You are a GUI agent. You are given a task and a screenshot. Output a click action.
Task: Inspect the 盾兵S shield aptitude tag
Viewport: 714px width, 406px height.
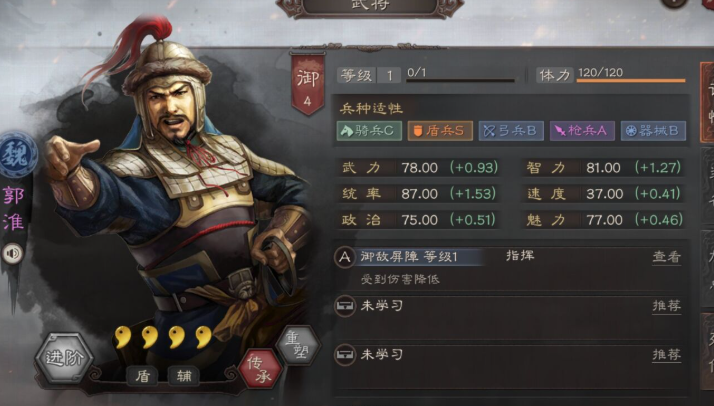coord(438,130)
